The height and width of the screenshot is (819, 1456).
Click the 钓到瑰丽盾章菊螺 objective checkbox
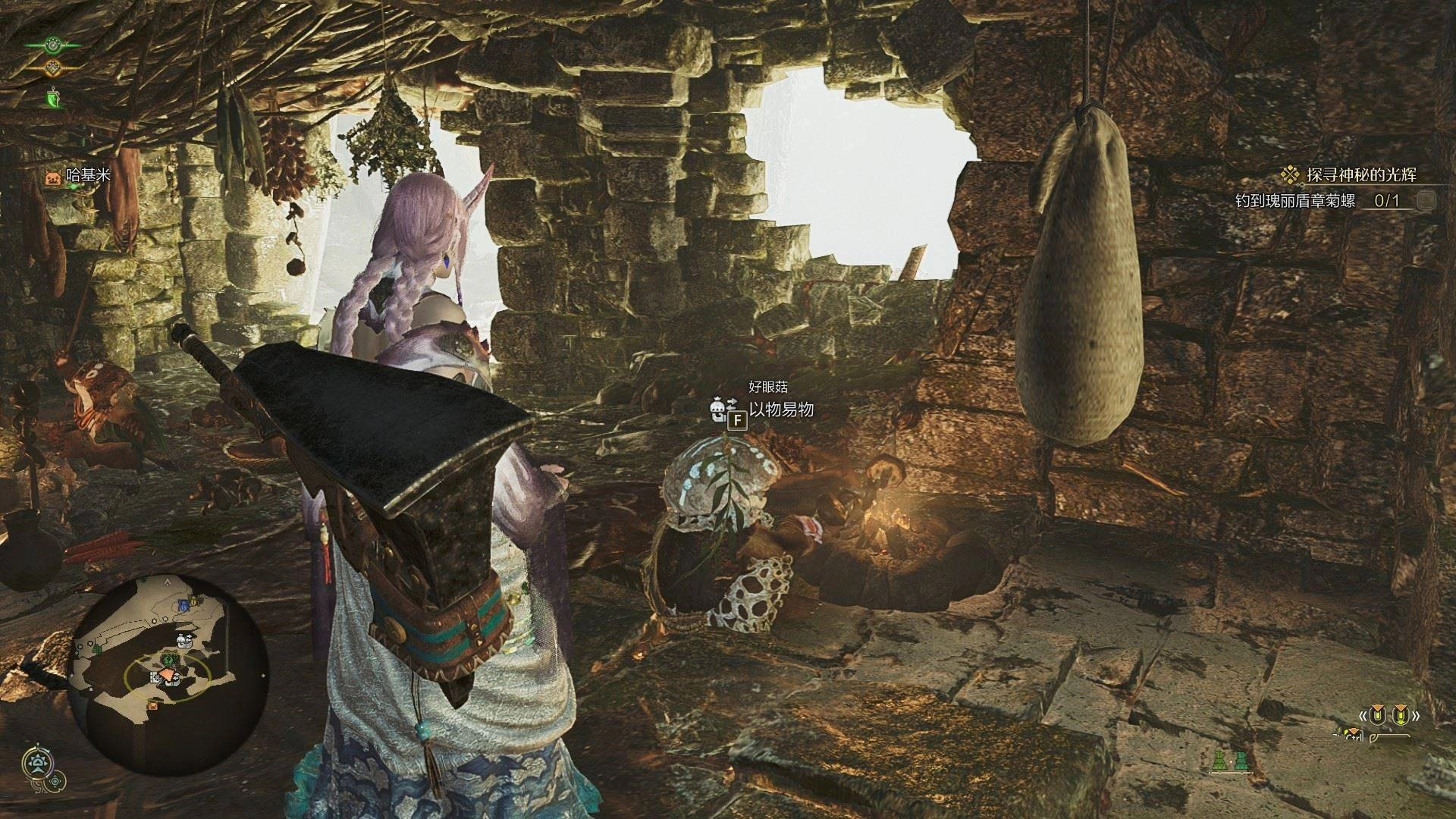pos(1426,200)
